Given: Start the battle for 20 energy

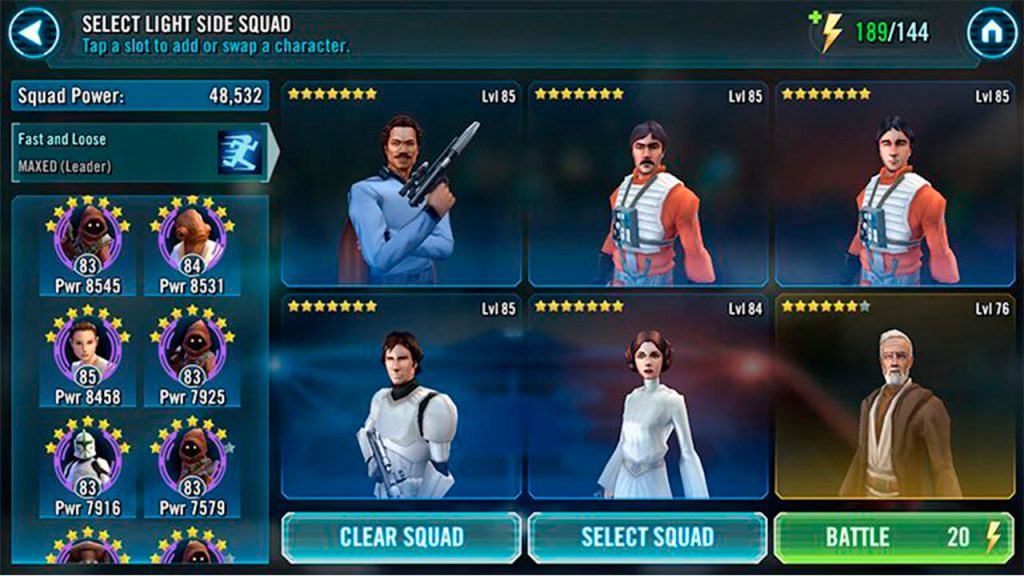Looking at the screenshot, I should pos(893,537).
